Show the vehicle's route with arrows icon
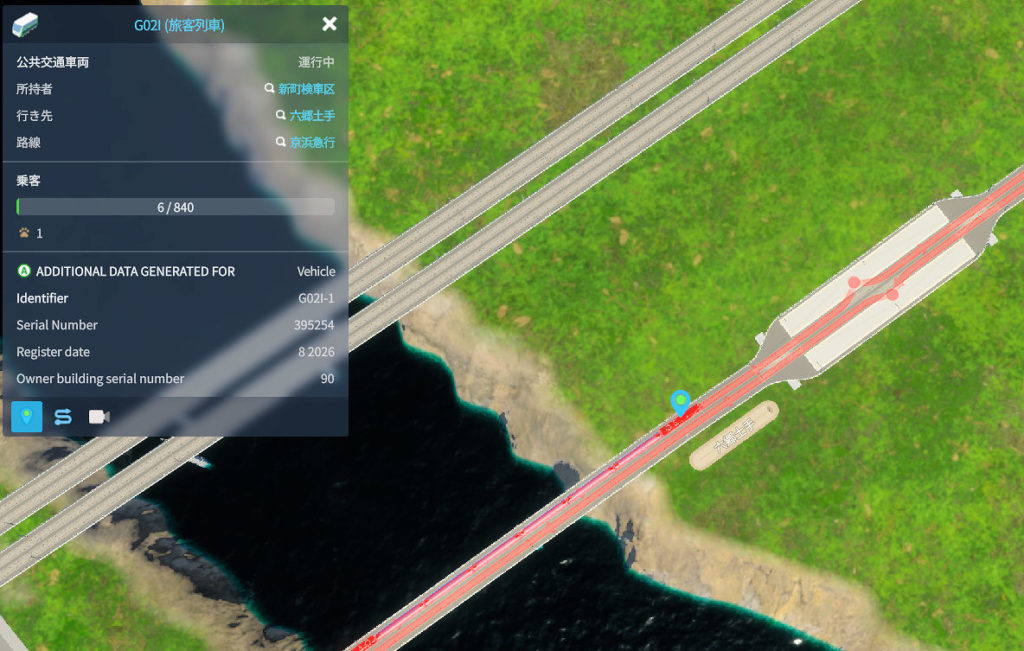Image resolution: width=1024 pixels, height=651 pixels. click(63, 416)
